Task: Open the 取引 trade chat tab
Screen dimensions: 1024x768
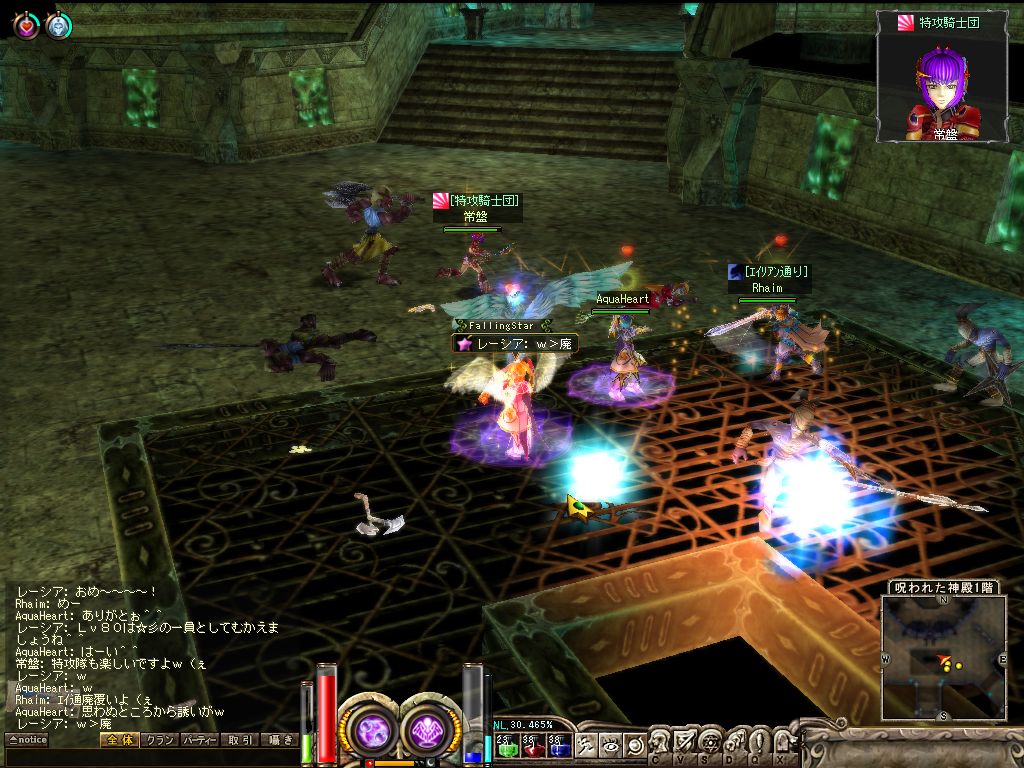Action: 239,740
